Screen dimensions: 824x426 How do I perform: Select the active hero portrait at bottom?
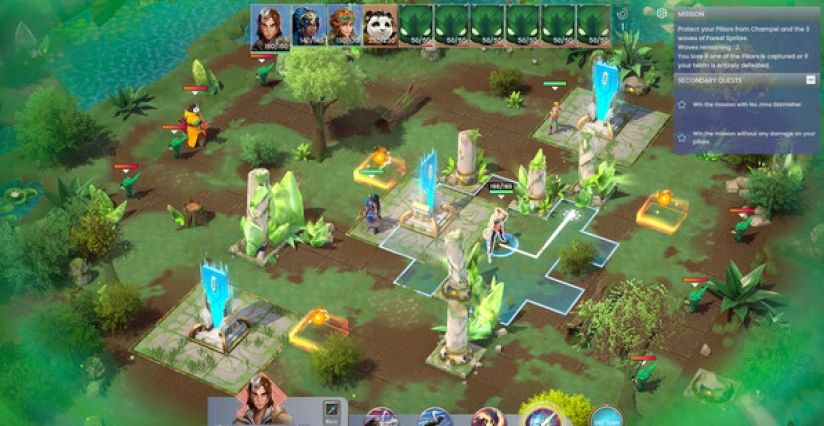point(258,403)
